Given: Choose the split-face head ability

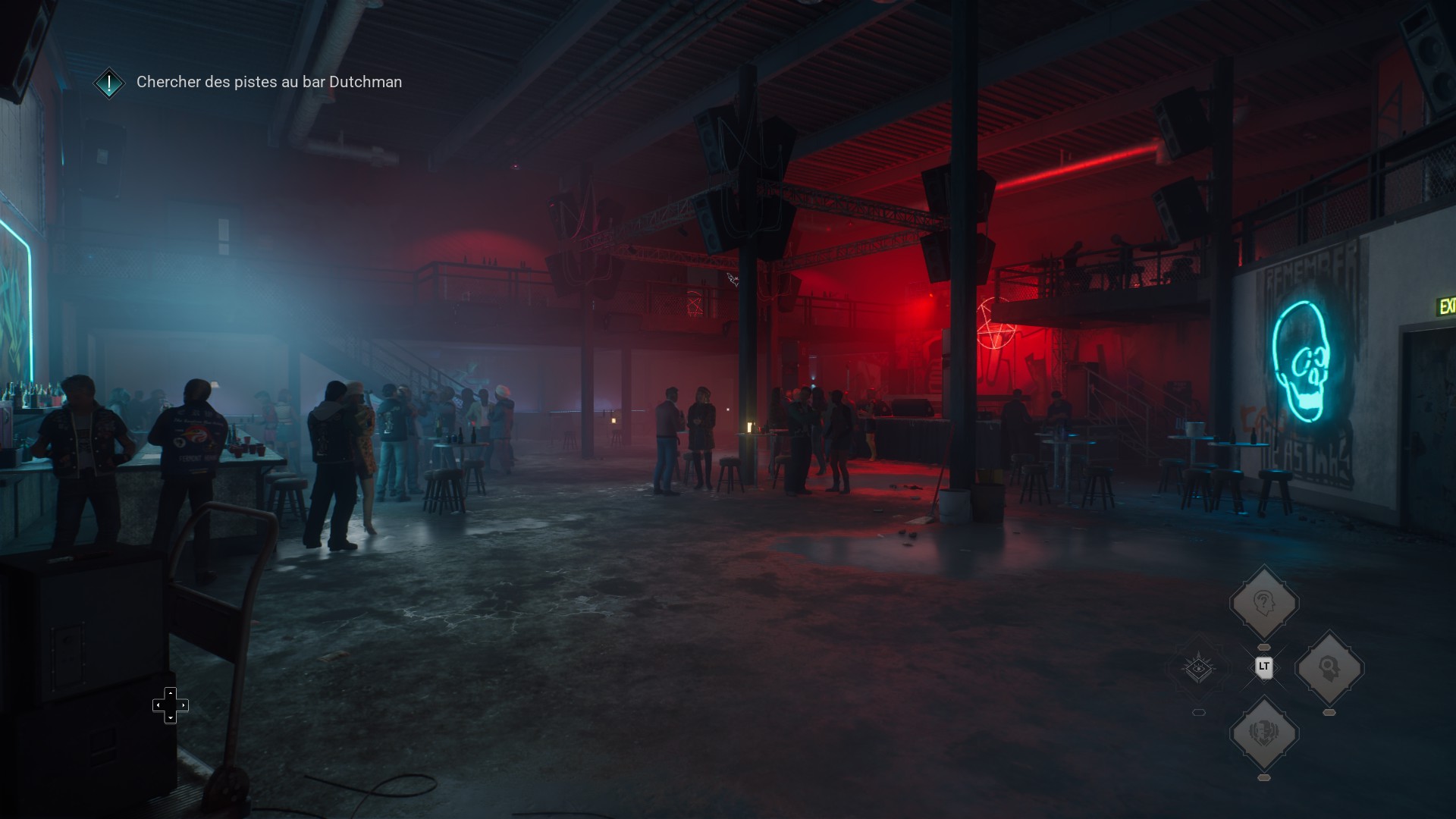Looking at the screenshot, I should click(1263, 733).
